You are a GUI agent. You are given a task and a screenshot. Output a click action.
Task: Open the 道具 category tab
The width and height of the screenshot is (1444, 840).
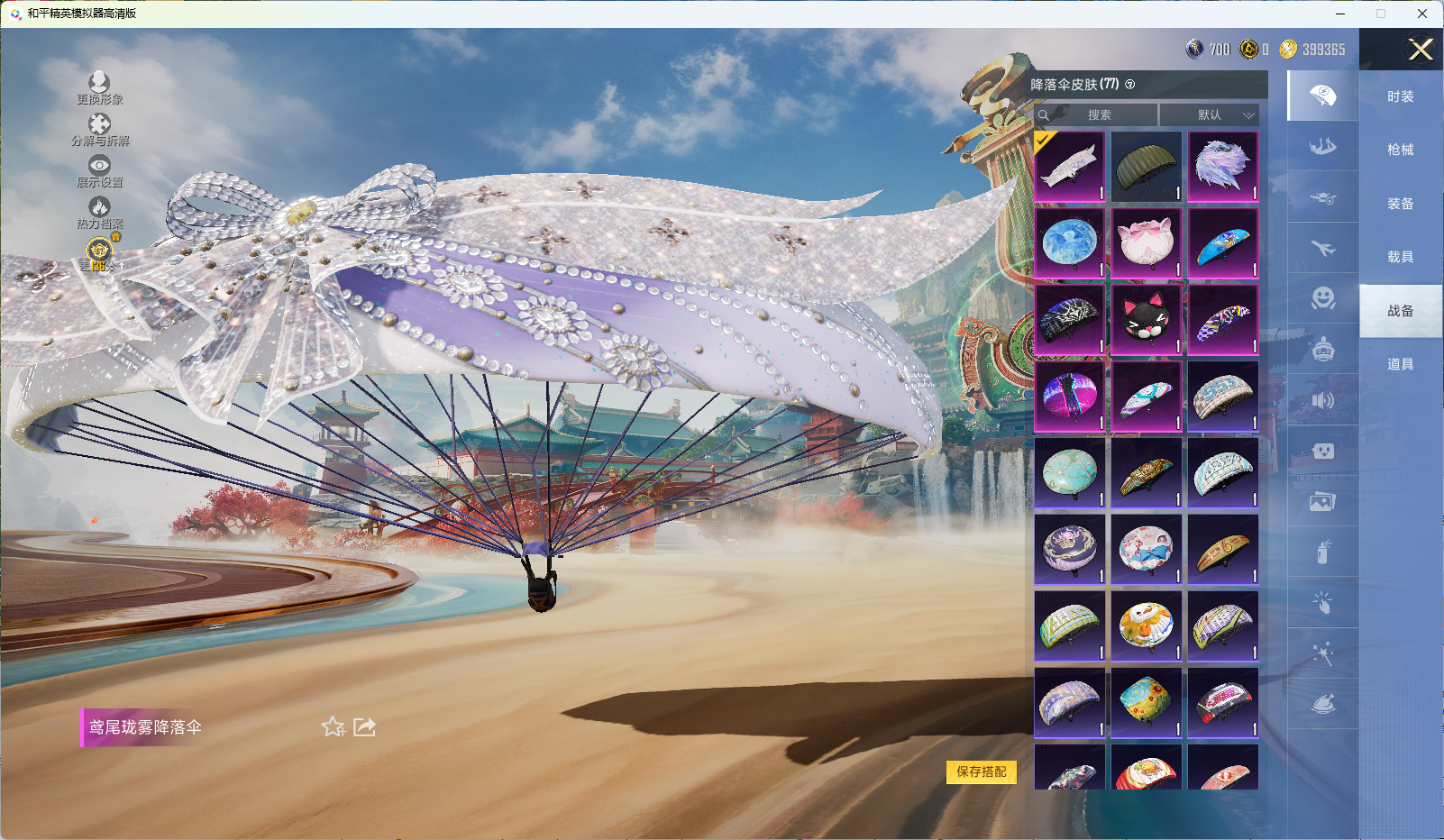[1400, 364]
